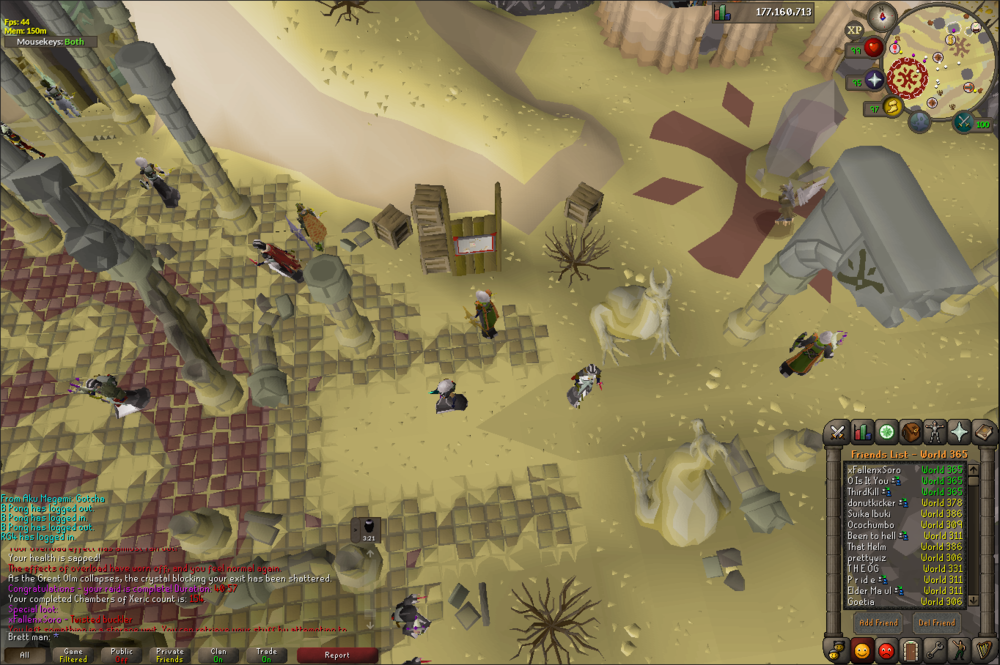Open the Combat Options tab
1000x665 pixels.
click(836, 432)
